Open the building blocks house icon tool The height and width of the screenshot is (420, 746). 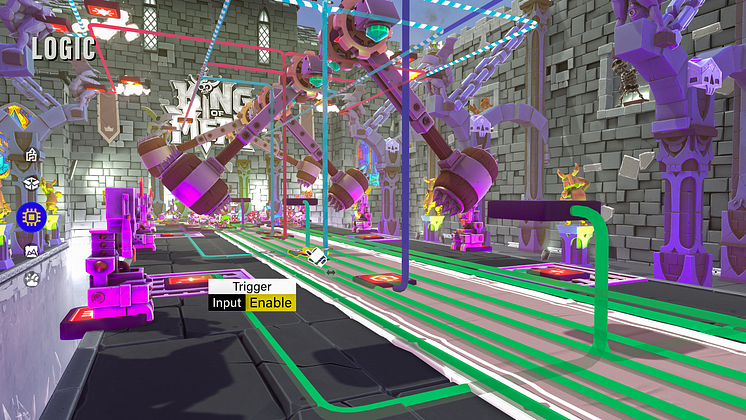coord(31,155)
